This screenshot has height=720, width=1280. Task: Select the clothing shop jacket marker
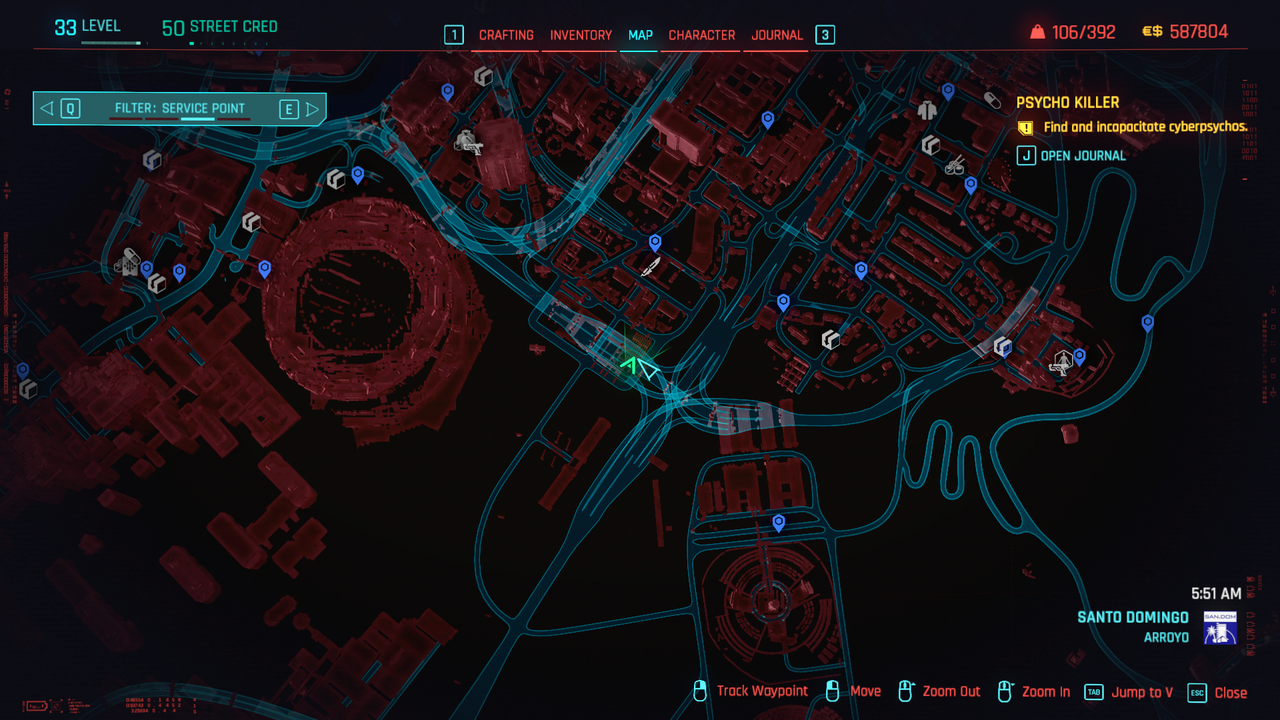[x=927, y=109]
